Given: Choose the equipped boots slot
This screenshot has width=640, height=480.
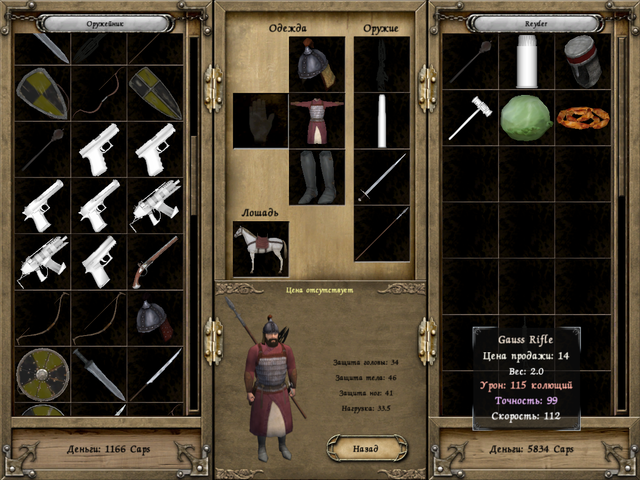Looking at the screenshot, I should tap(317, 177).
